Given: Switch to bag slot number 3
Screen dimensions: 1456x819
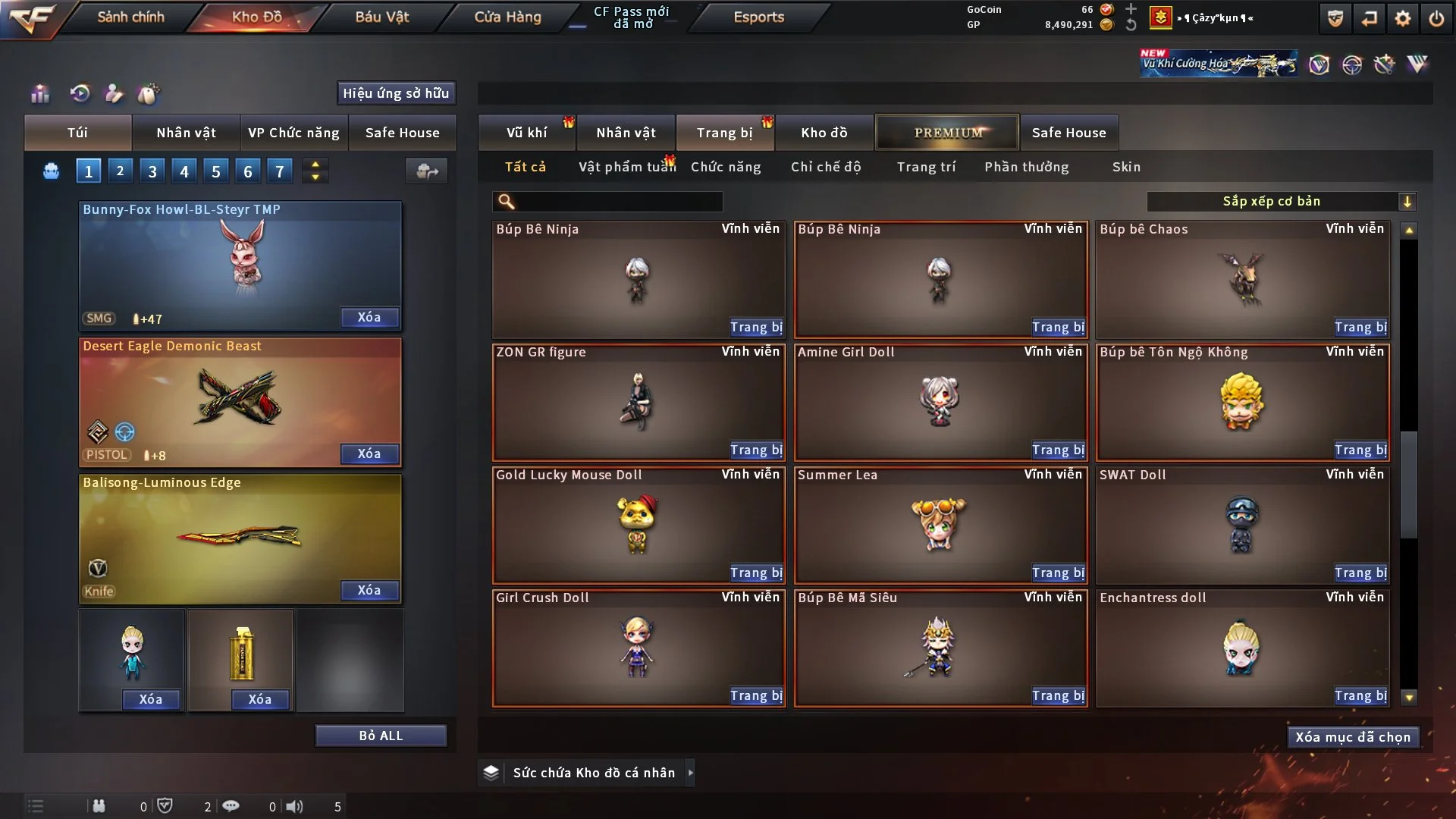Looking at the screenshot, I should coord(152,171).
